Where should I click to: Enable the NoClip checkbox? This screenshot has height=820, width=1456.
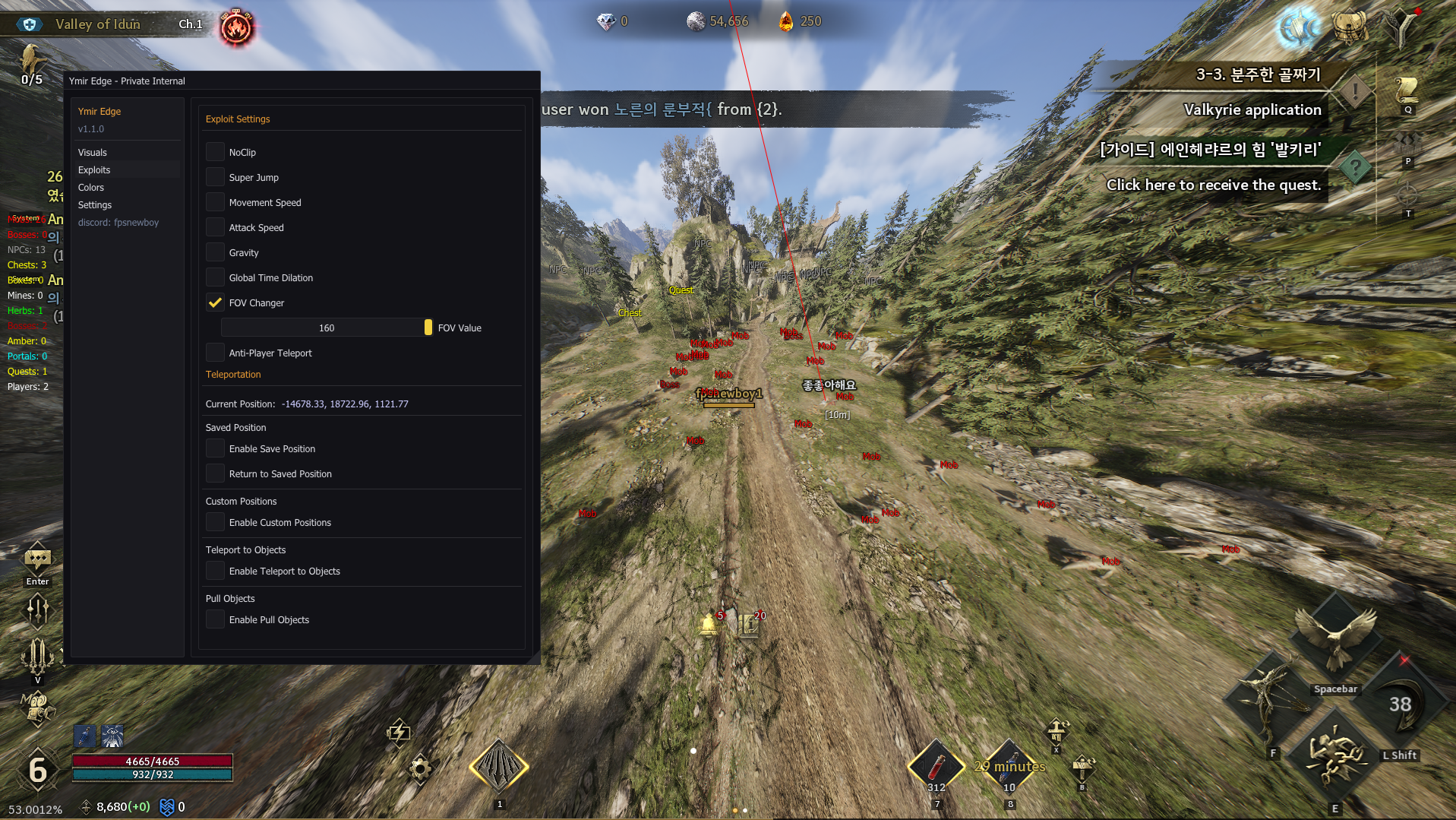tap(216, 152)
